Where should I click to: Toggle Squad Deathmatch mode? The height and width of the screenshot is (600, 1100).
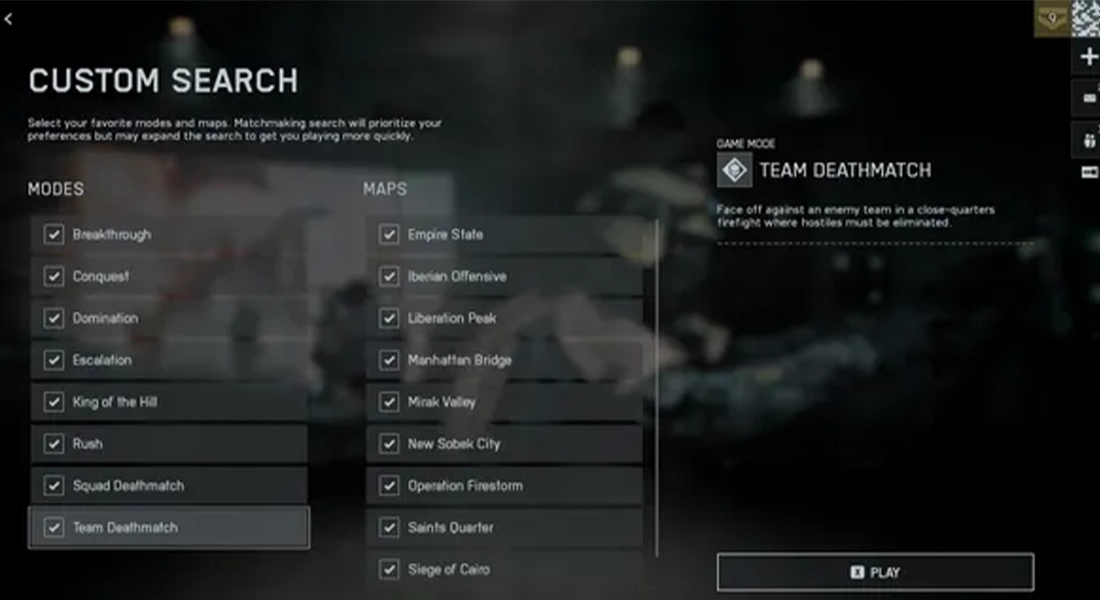tap(54, 486)
